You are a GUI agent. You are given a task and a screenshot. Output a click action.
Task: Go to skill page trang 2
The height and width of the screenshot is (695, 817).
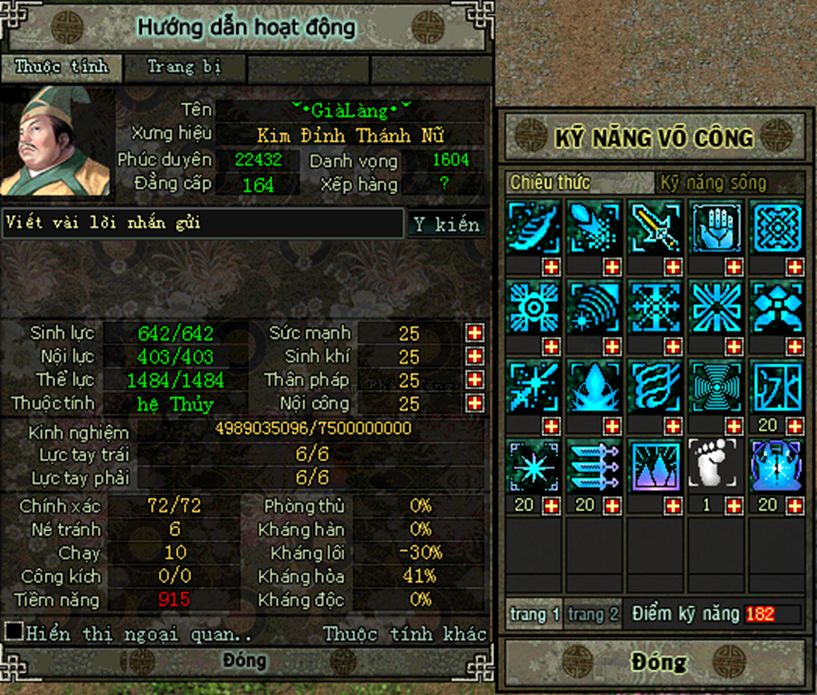click(x=592, y=614)
